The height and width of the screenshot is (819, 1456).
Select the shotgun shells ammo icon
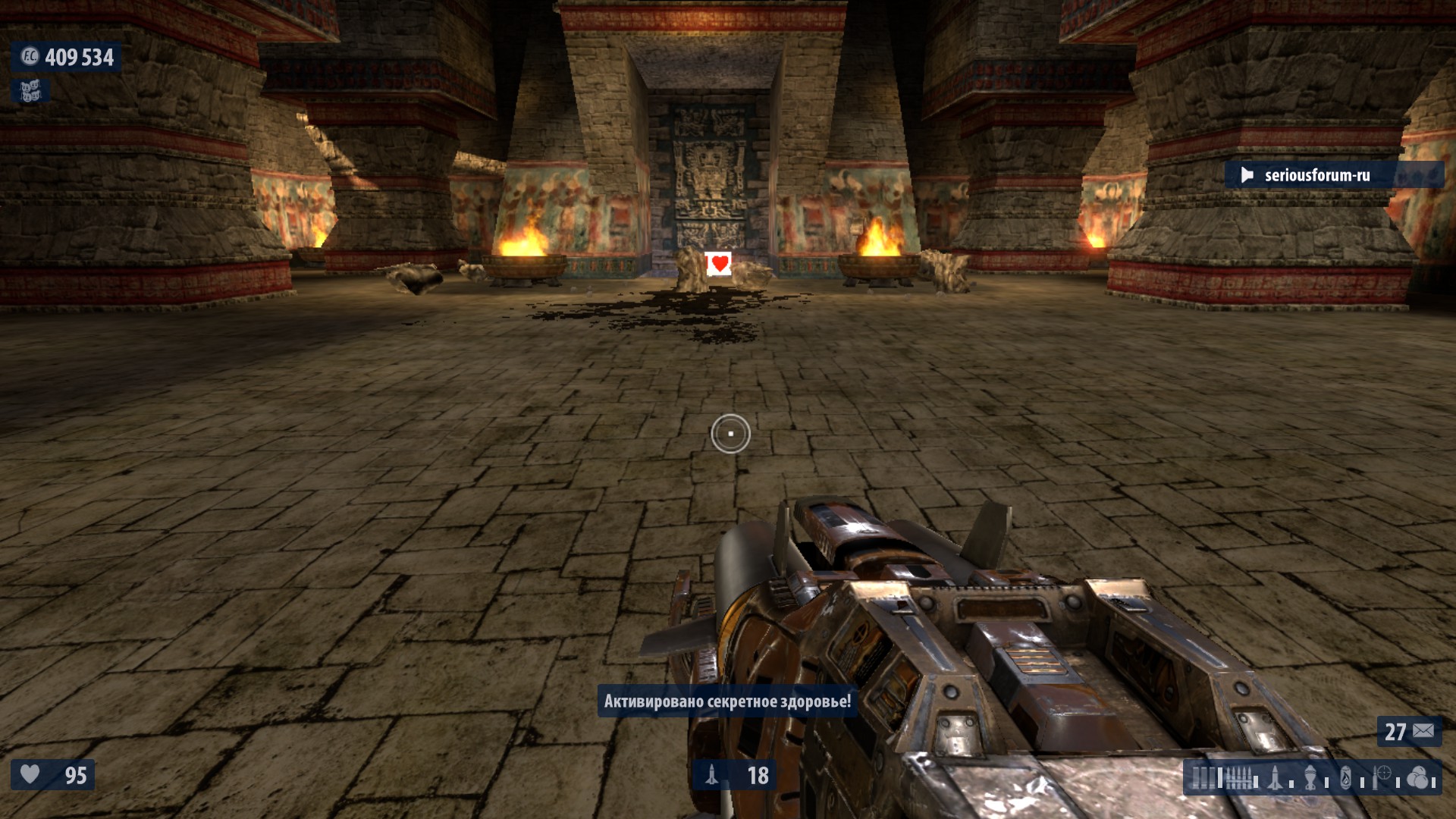(x=1203, y=778)
